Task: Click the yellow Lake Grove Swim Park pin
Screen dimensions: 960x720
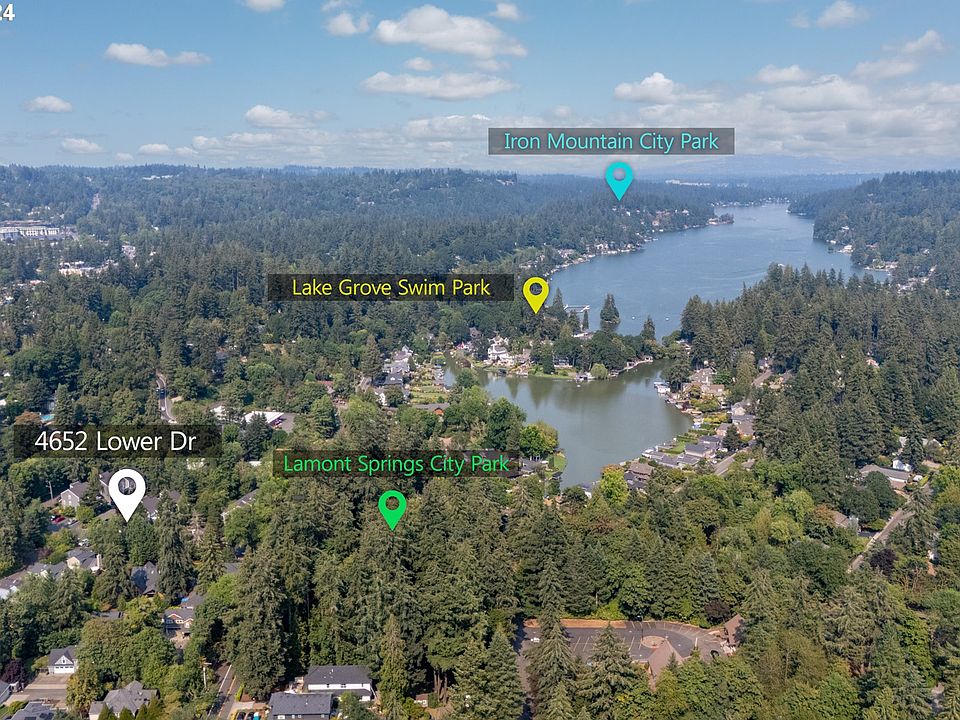Action: pos(536,292)
